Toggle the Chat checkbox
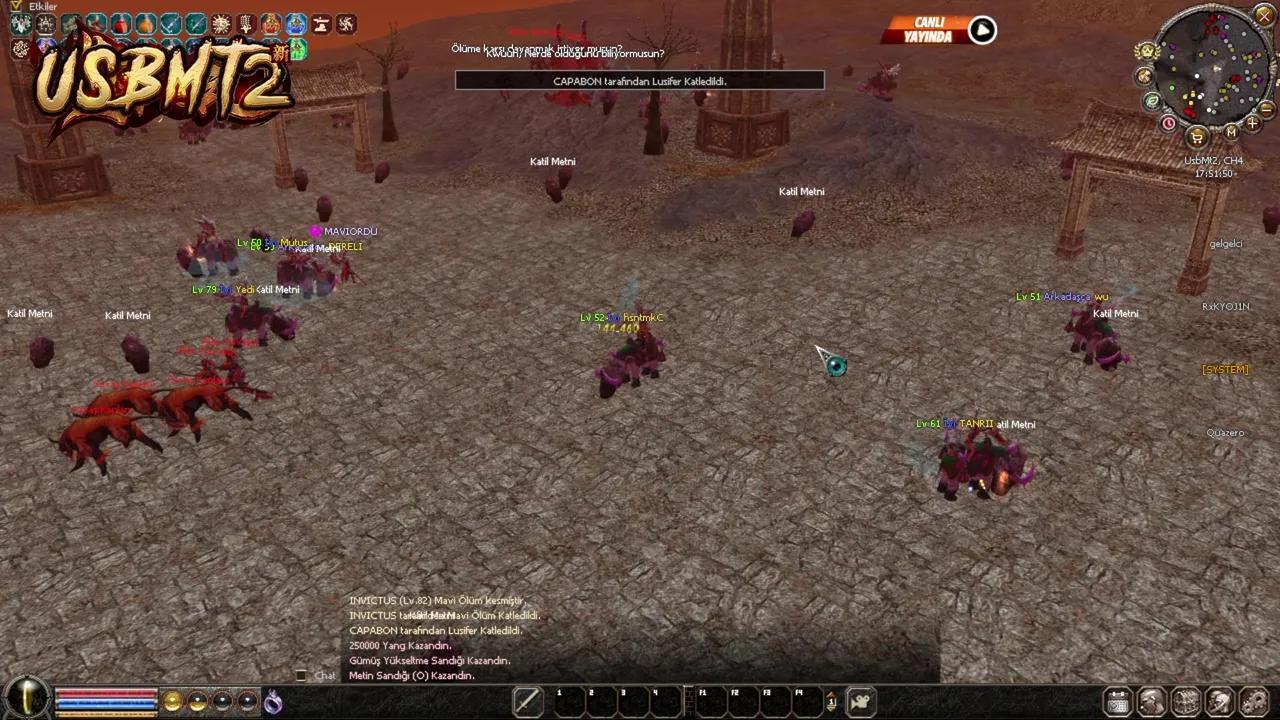Screen dimensions: 1280x720 pyautogui.click(x=301, y=676)
